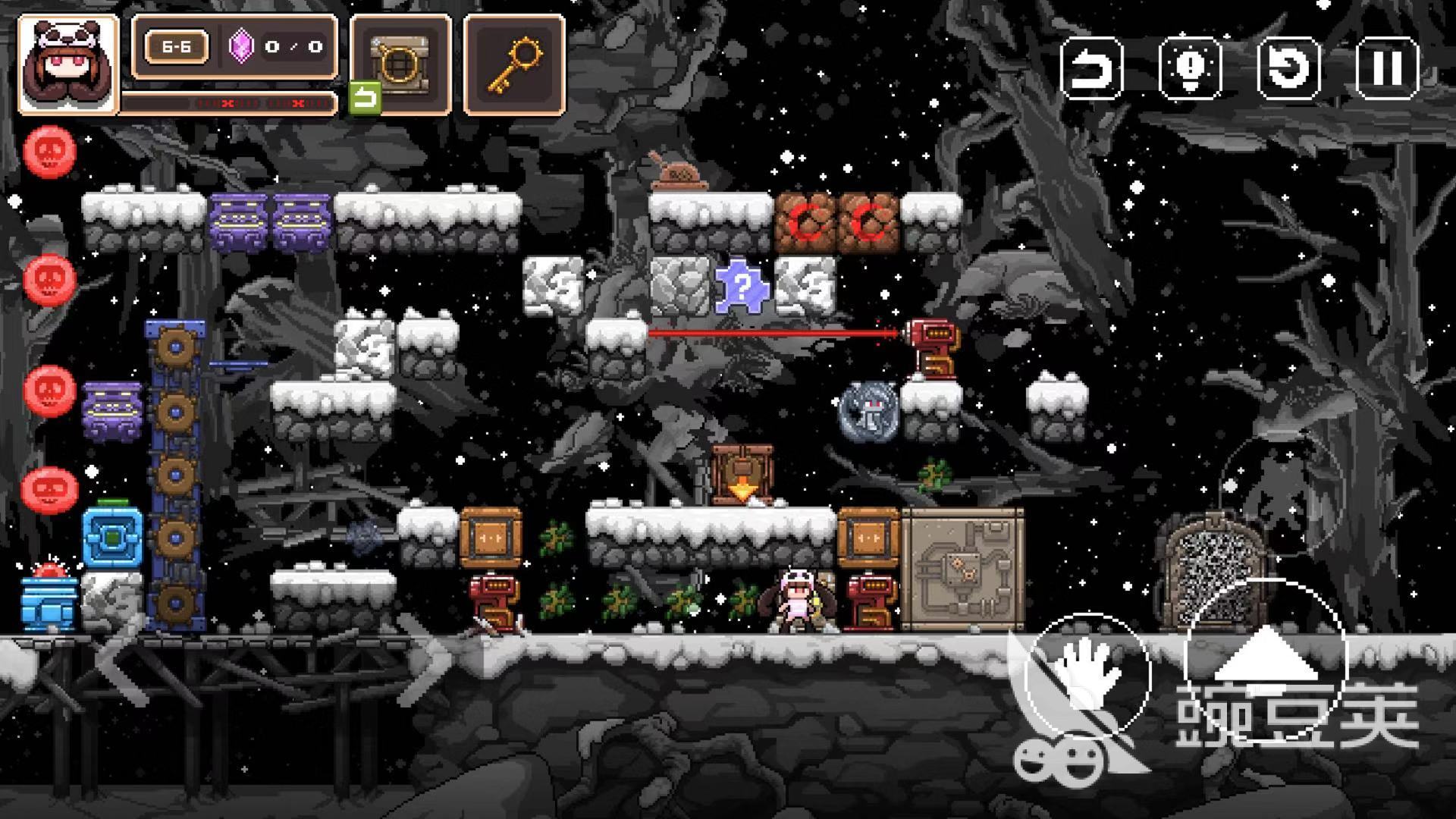1456x819 pixels.
Task: Select the golden key item slot
Action: [514, 64]
